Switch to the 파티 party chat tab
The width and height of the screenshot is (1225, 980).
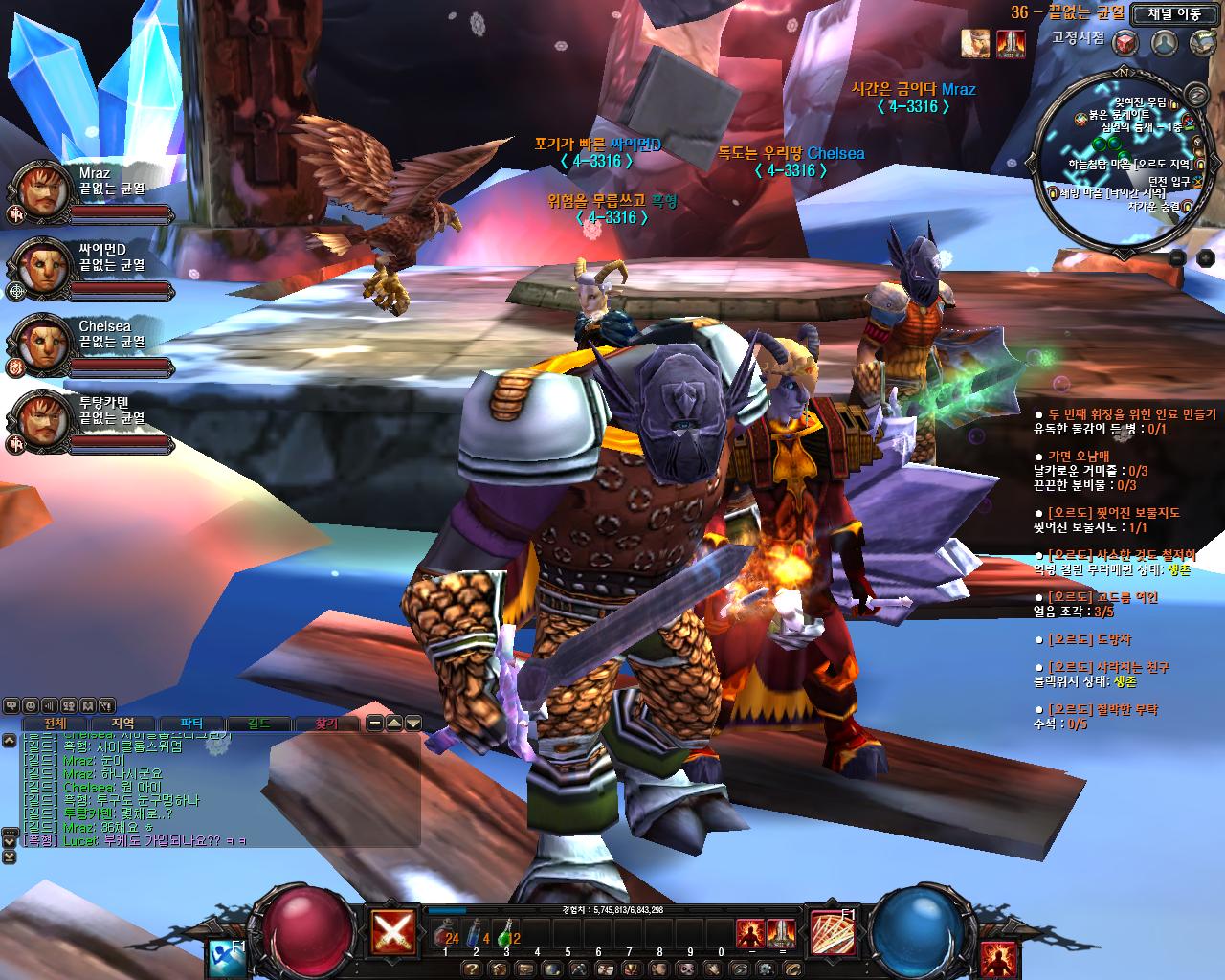[x=191, y=724]
